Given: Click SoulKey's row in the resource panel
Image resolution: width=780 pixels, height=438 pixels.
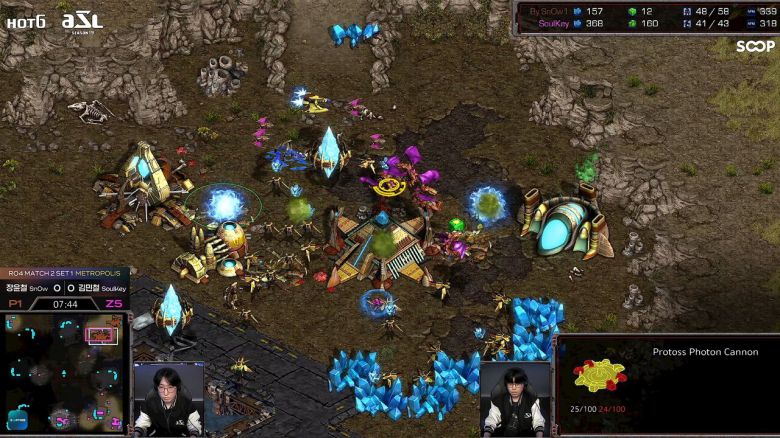Looking at the screenshot, I should (x=646, y=23).
